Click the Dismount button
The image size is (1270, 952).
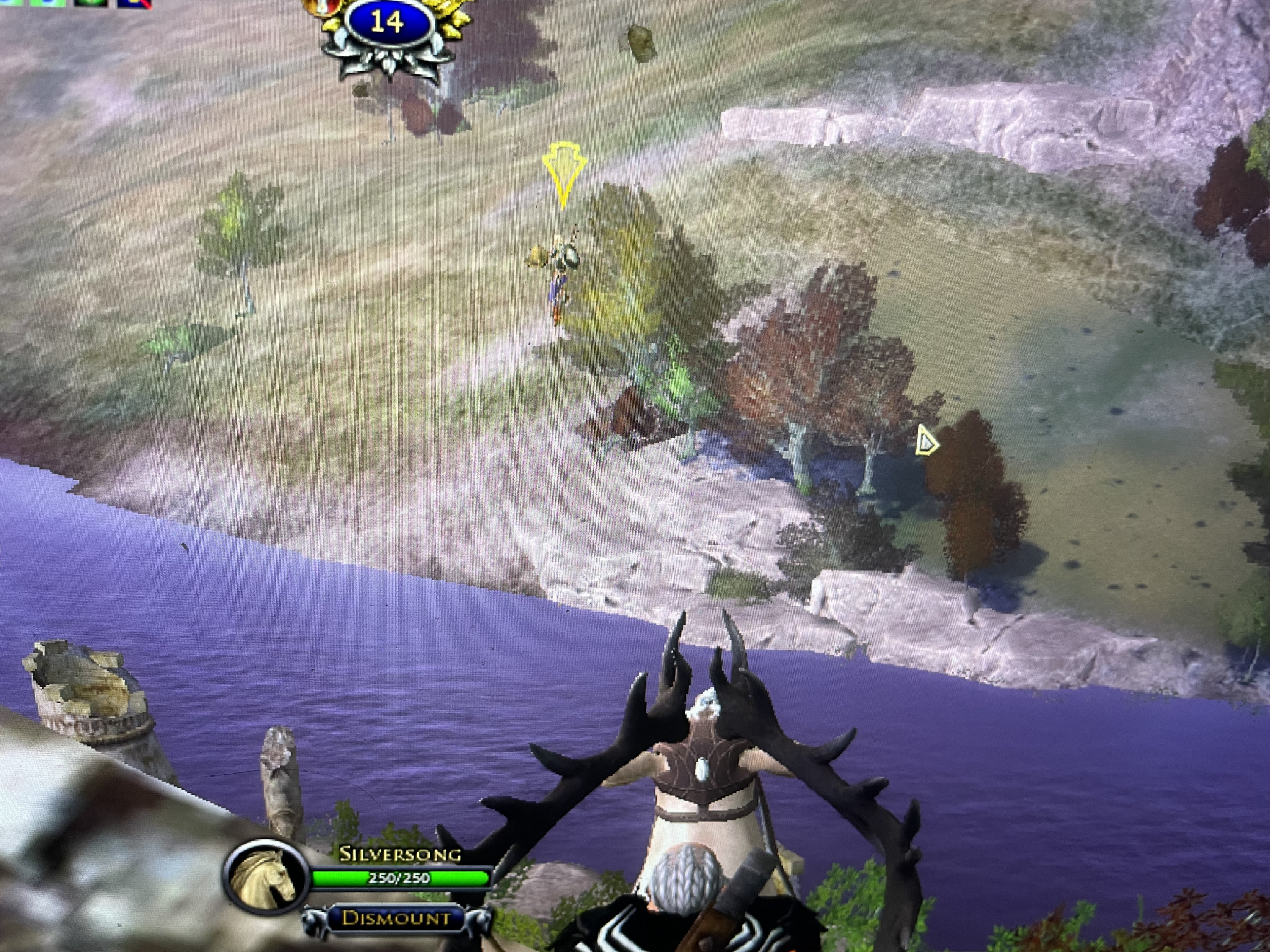[x=397, y=918]
